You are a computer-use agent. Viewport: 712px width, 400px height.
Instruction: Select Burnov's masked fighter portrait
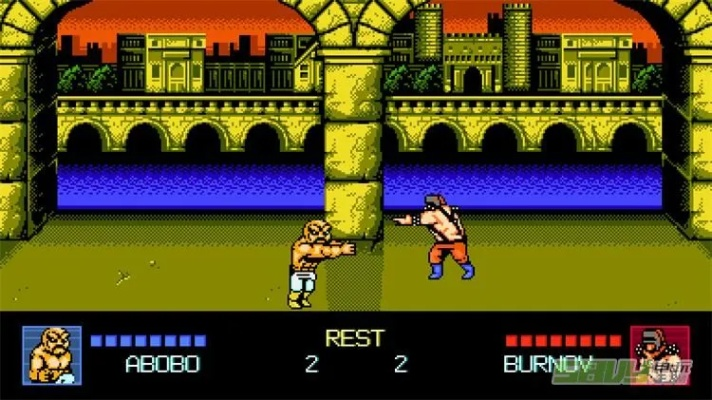click(x=659, y=356)
